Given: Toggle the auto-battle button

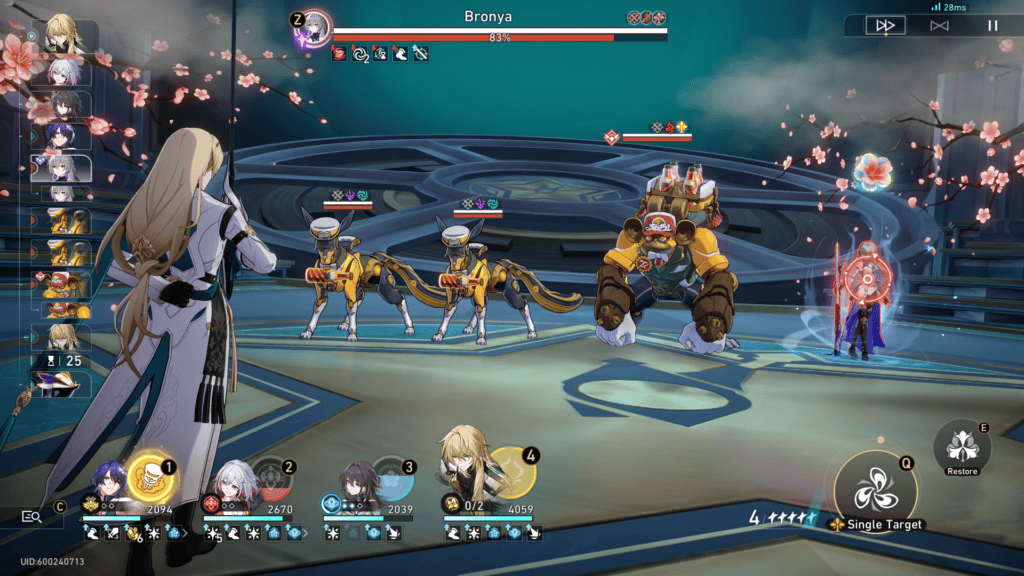Looking at the screenshot, I should [x=938, y=25].
